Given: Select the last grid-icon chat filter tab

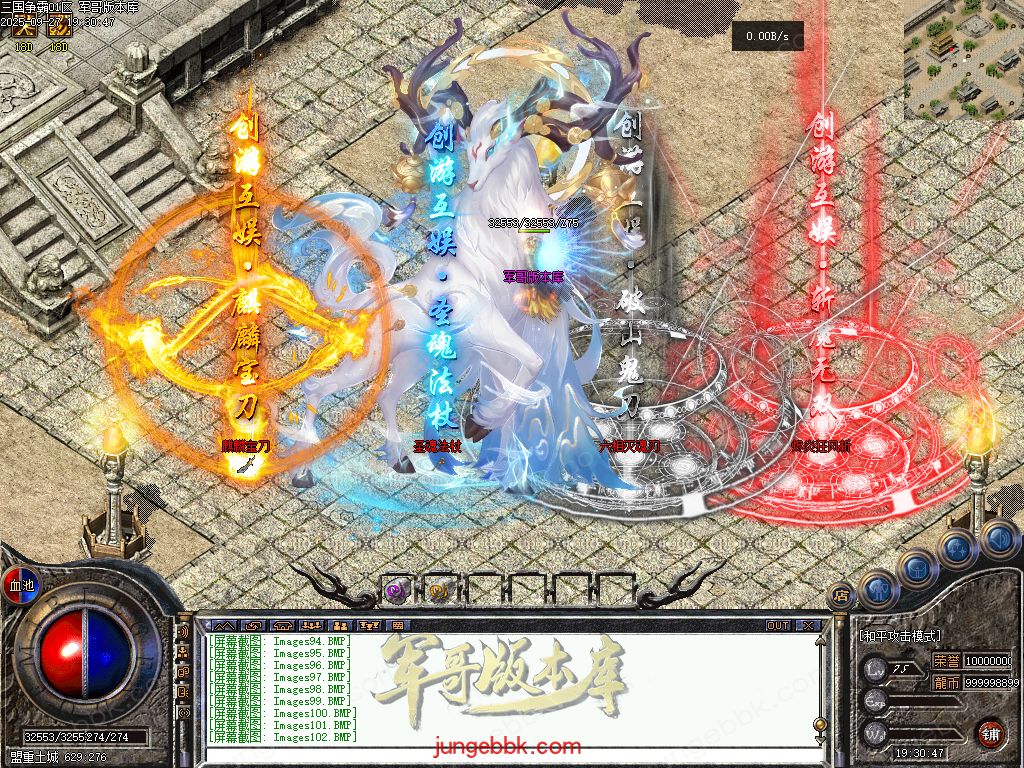Looking at the screenshot, I should click(x=397, y=625).
